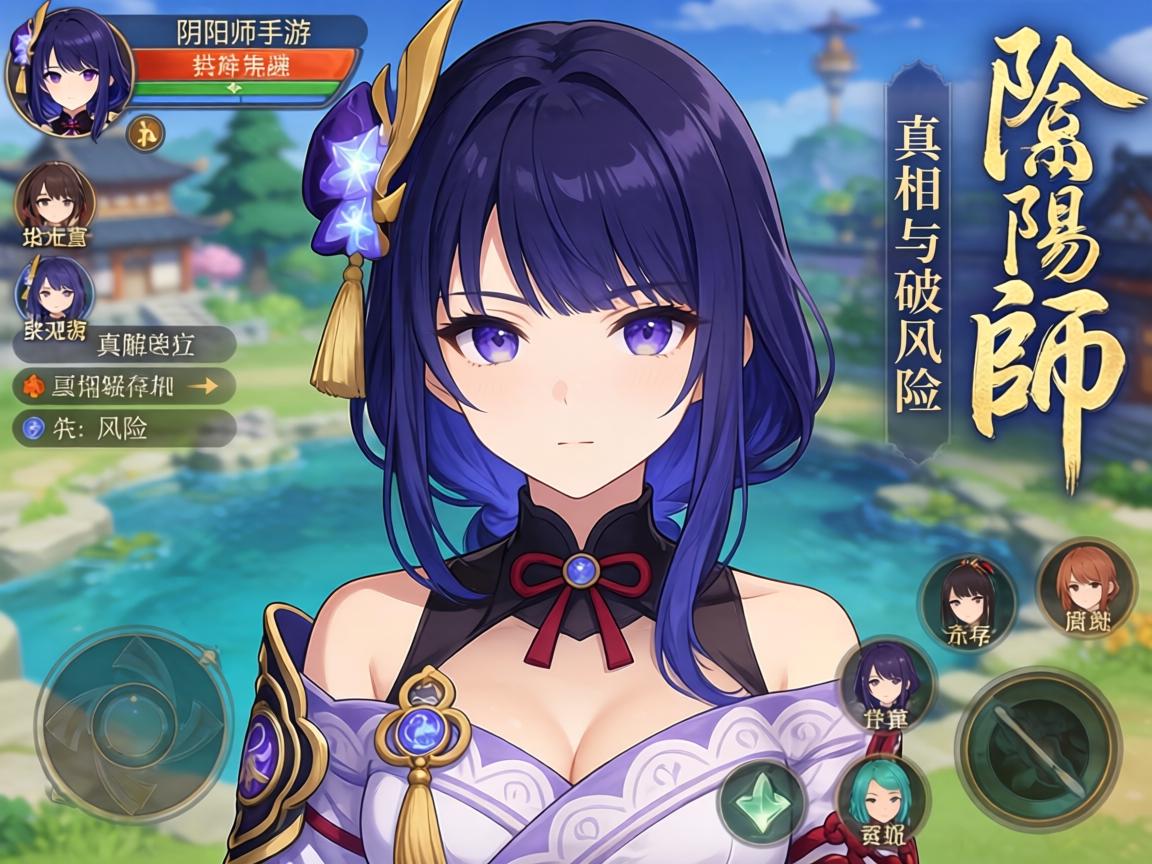Open the player avatar portrait profile
Image resolution: width=1152 pixels, height=864 pixels.
(68, 71)
